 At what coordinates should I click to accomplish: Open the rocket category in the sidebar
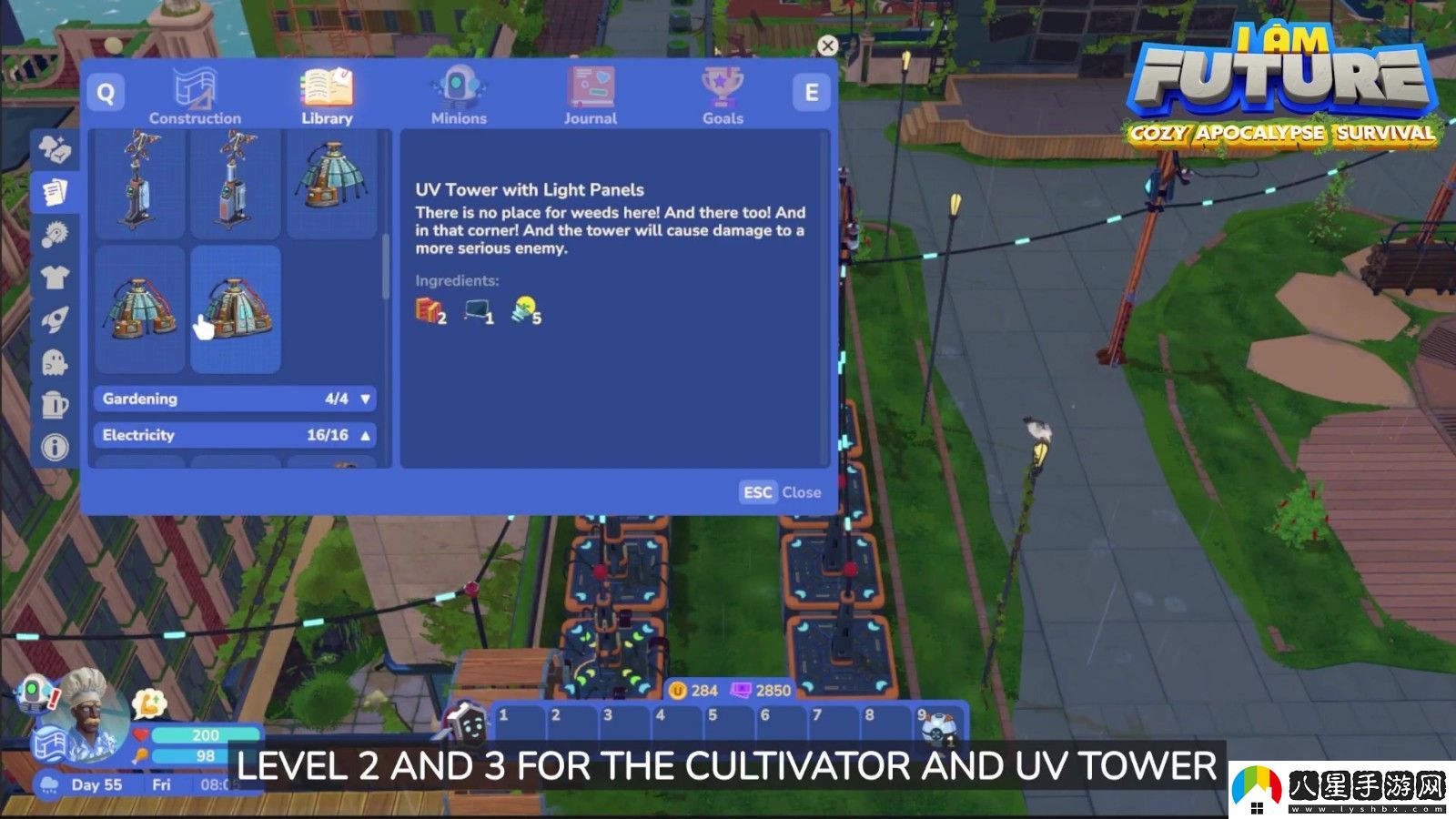[55, 319]
